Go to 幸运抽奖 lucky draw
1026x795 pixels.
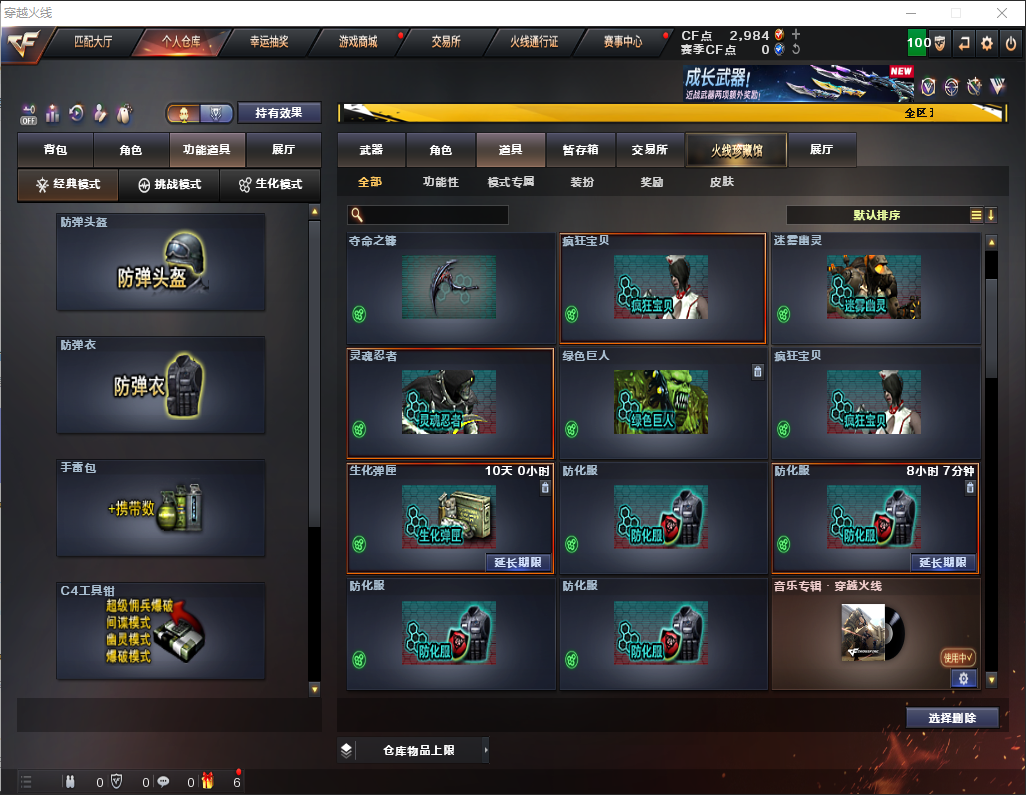coord(268,42)
